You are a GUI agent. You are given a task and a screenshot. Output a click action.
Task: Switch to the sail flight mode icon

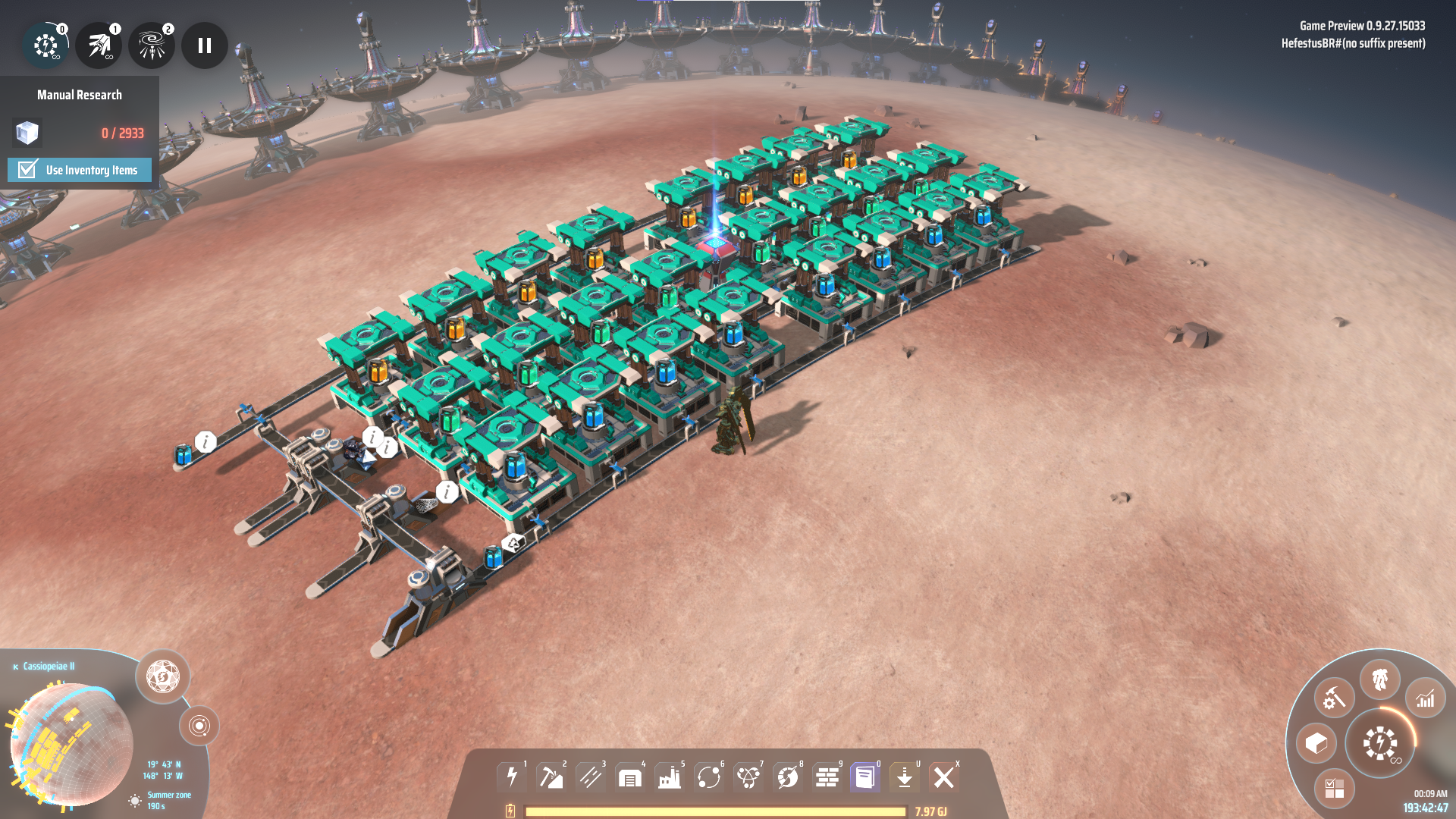click(x=99, y=45)
